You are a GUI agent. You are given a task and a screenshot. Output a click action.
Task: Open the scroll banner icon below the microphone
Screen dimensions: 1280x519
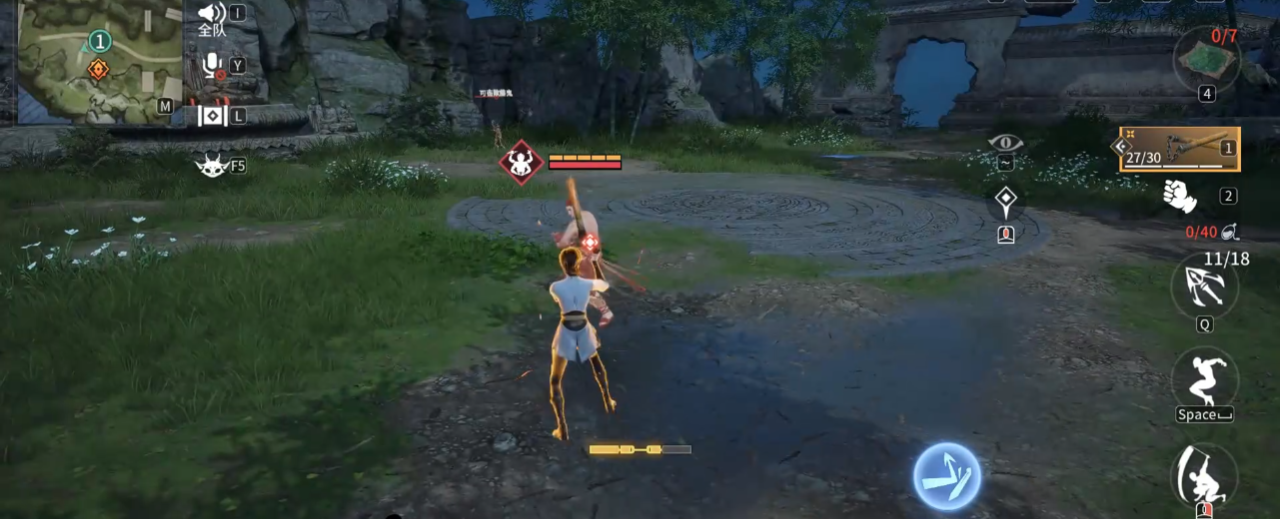pos(212,116)
